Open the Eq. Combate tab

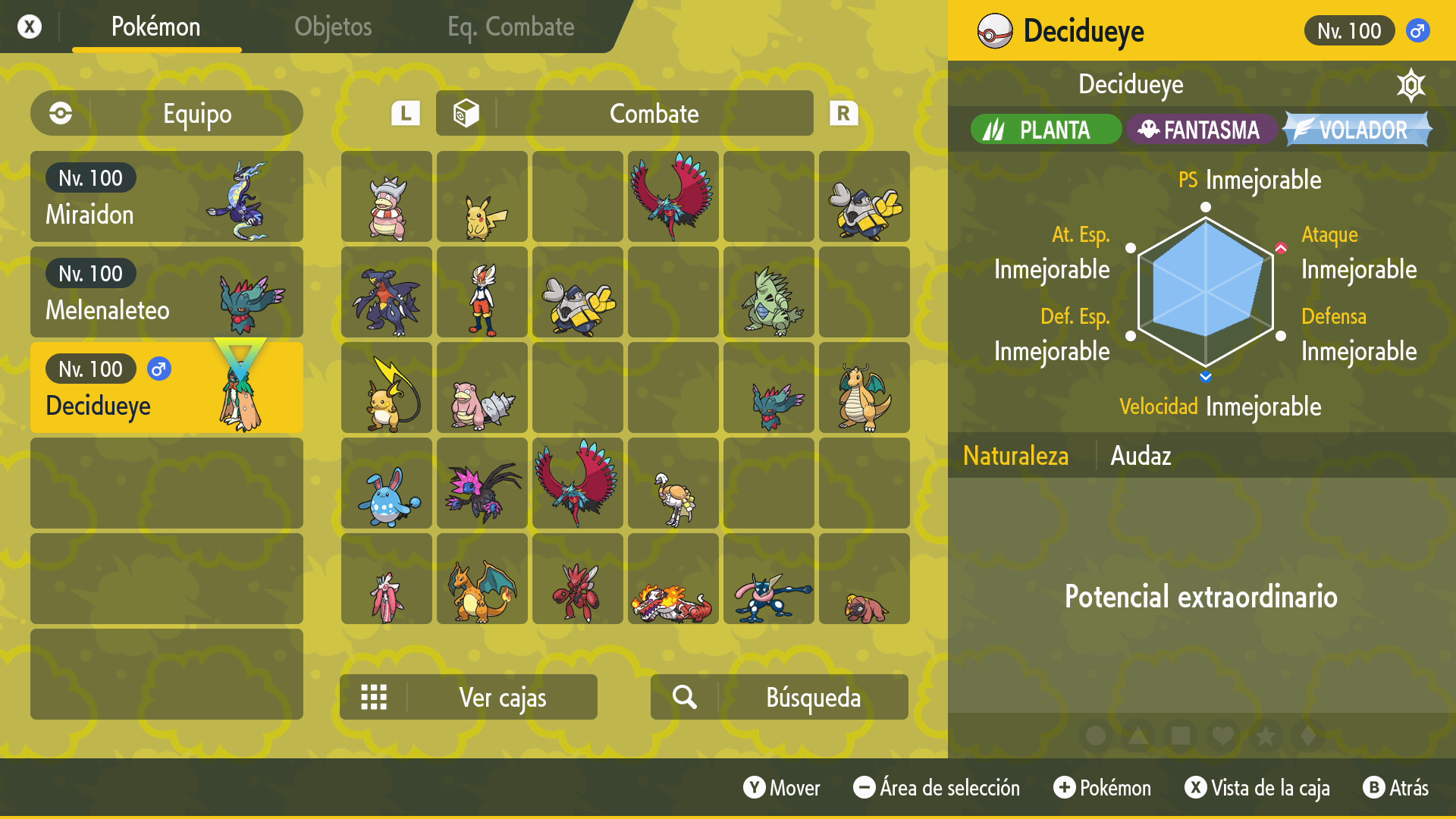[x=510, y=27]
